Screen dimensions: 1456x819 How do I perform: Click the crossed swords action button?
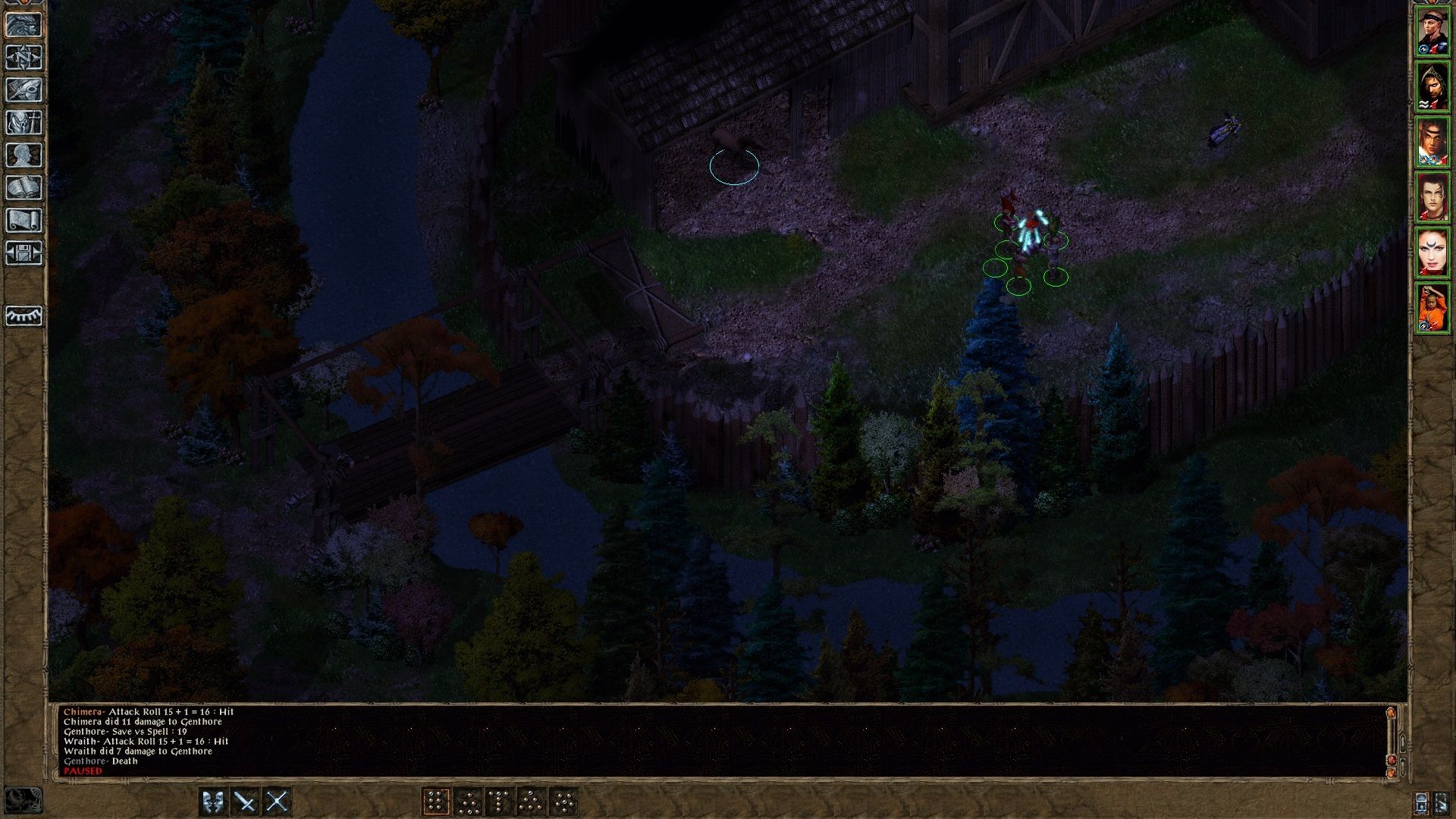click(278, 802)
